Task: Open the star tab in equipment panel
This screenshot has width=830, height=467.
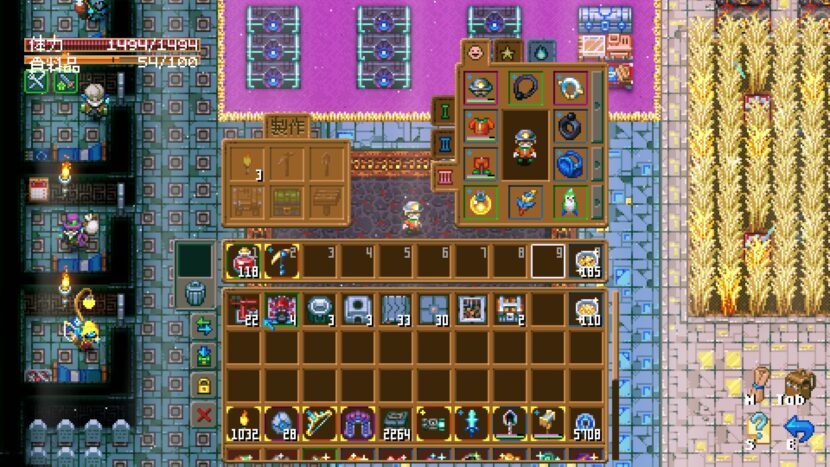Action: pyautogui.click(x=507, y=52)
